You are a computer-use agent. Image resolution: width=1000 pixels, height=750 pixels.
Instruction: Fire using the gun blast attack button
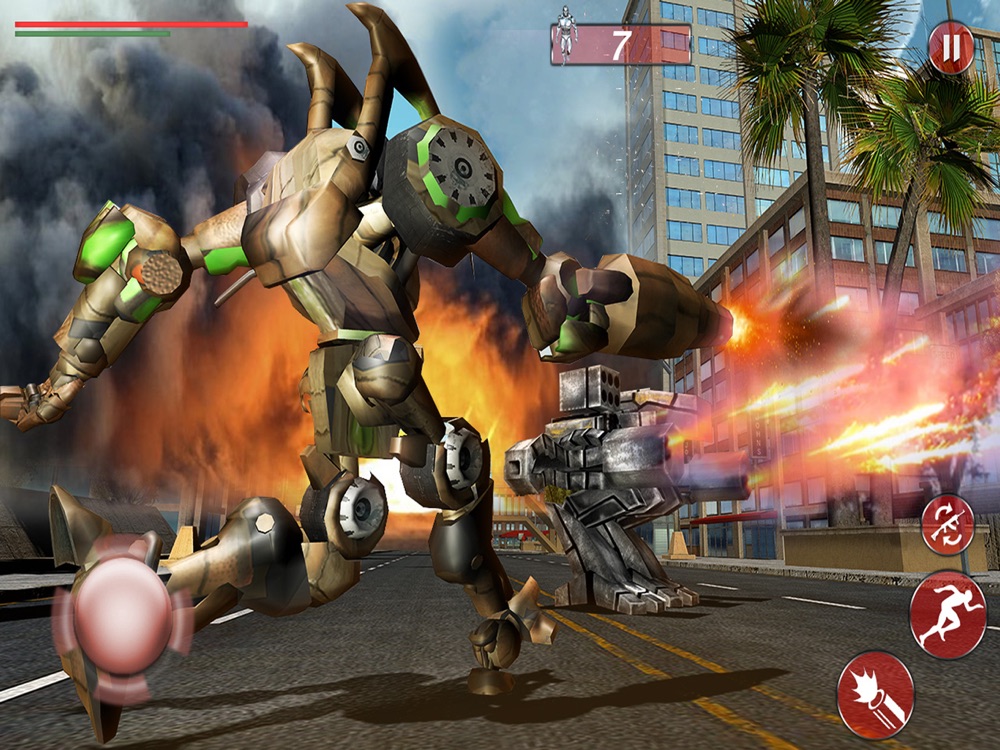(x=876, y=695)
